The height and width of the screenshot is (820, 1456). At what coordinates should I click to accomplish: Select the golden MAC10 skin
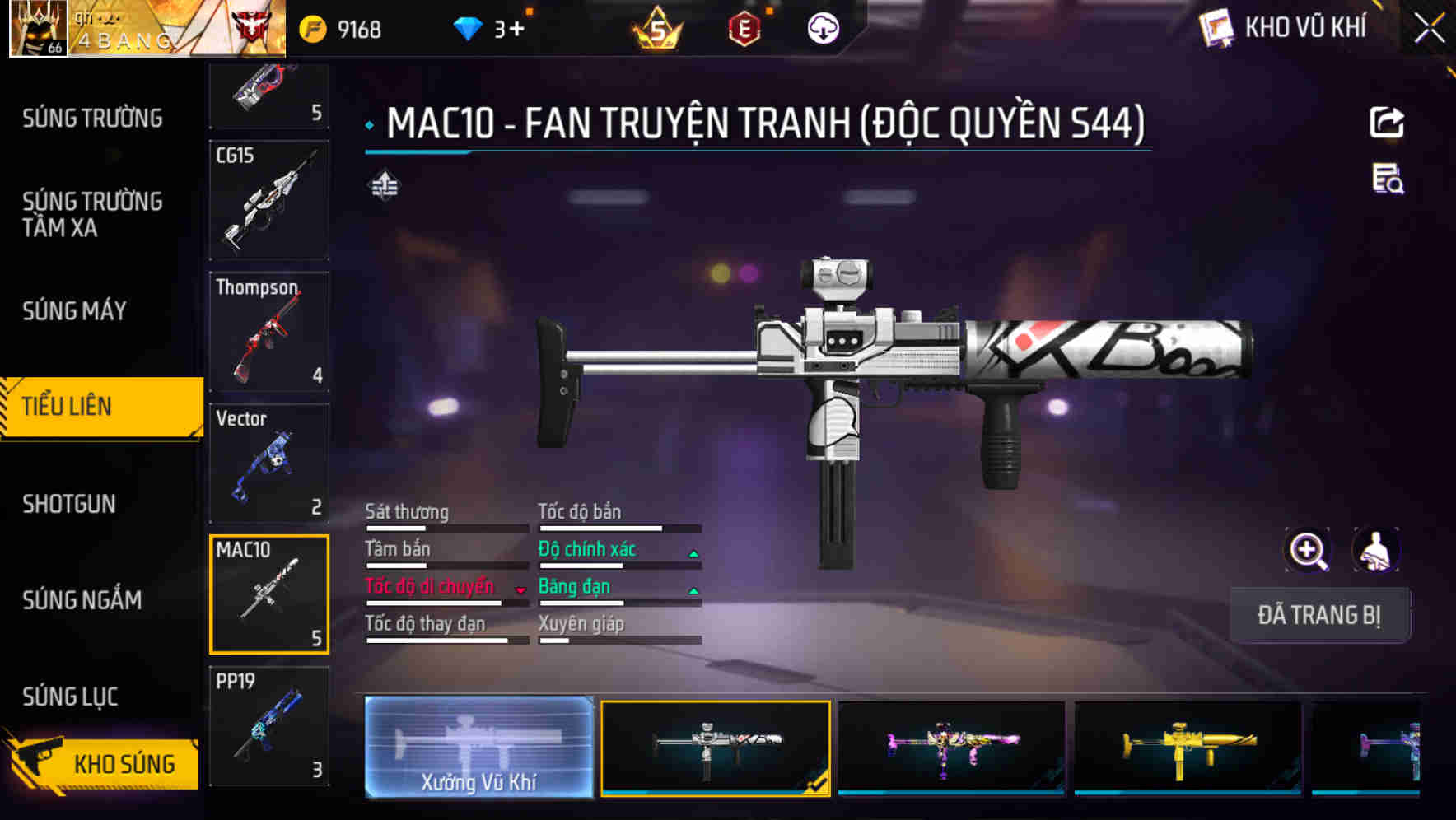click(1188, 747)
